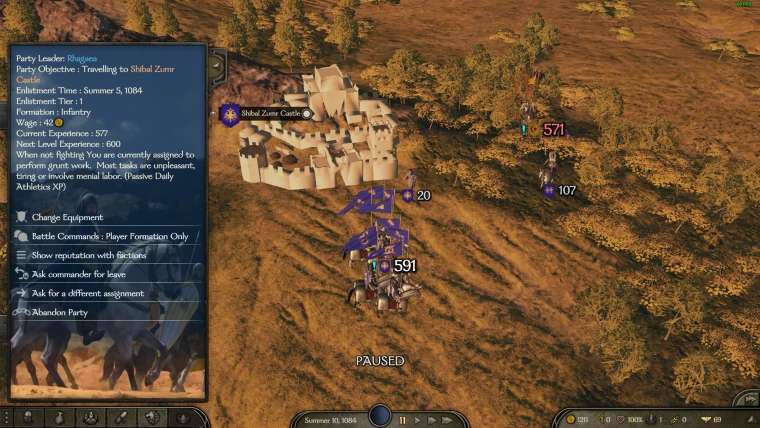Open the quests quill icon
760x428 pixels.
pyautogui.click(x=121, y=418)
